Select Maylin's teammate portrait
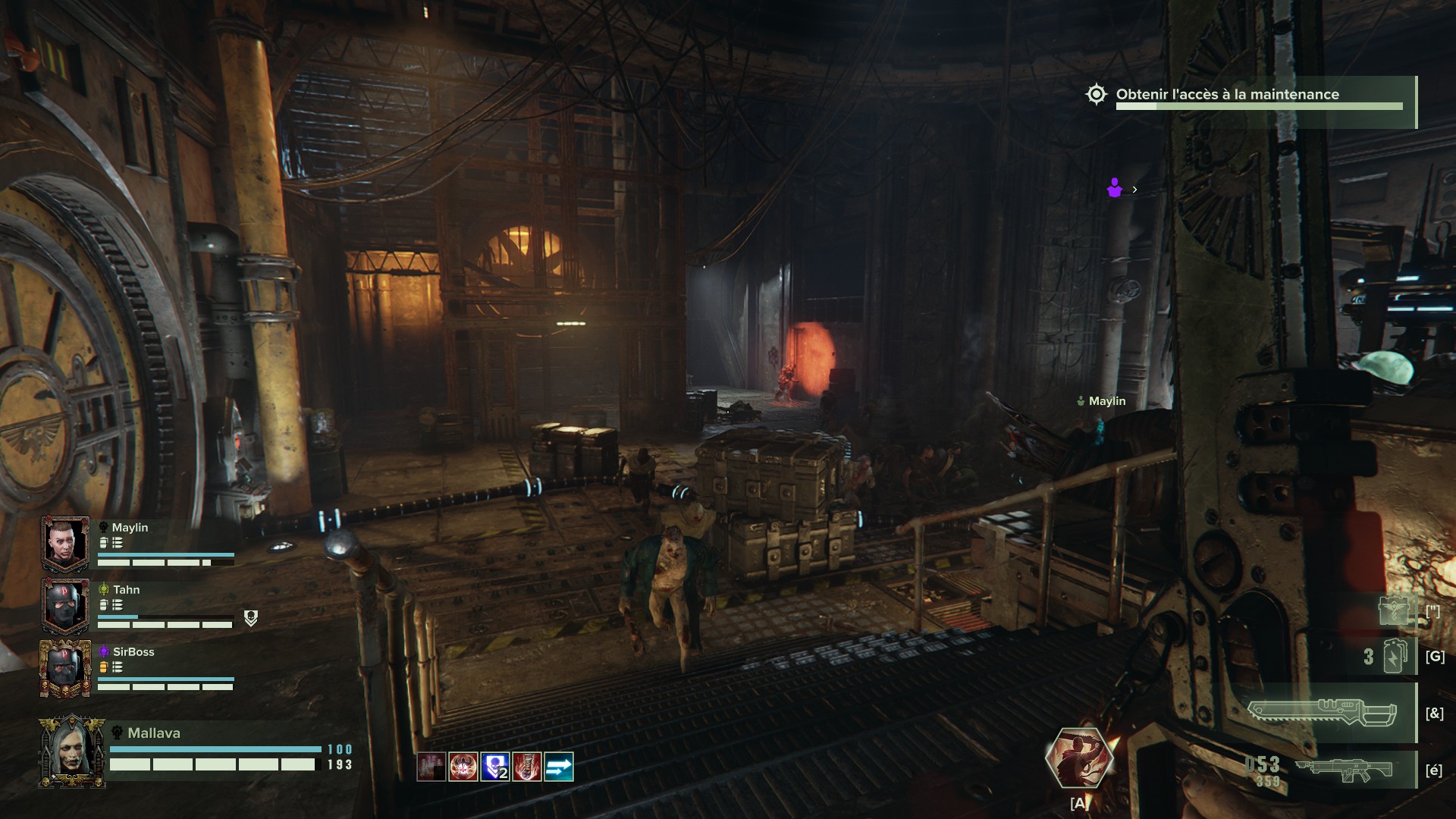Viewport: 1456px width, 819px height. click(x=65, y=543)
